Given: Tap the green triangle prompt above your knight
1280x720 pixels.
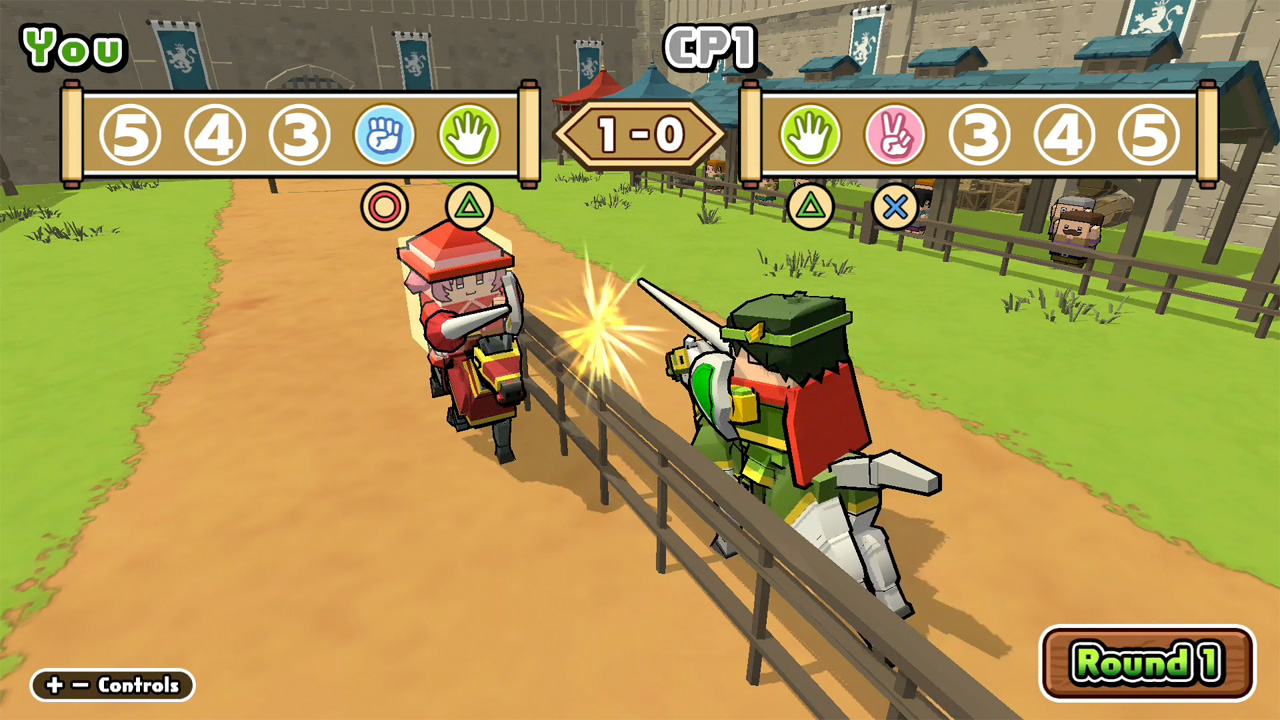Looking at the screenshot, I should tap(469, 205).
